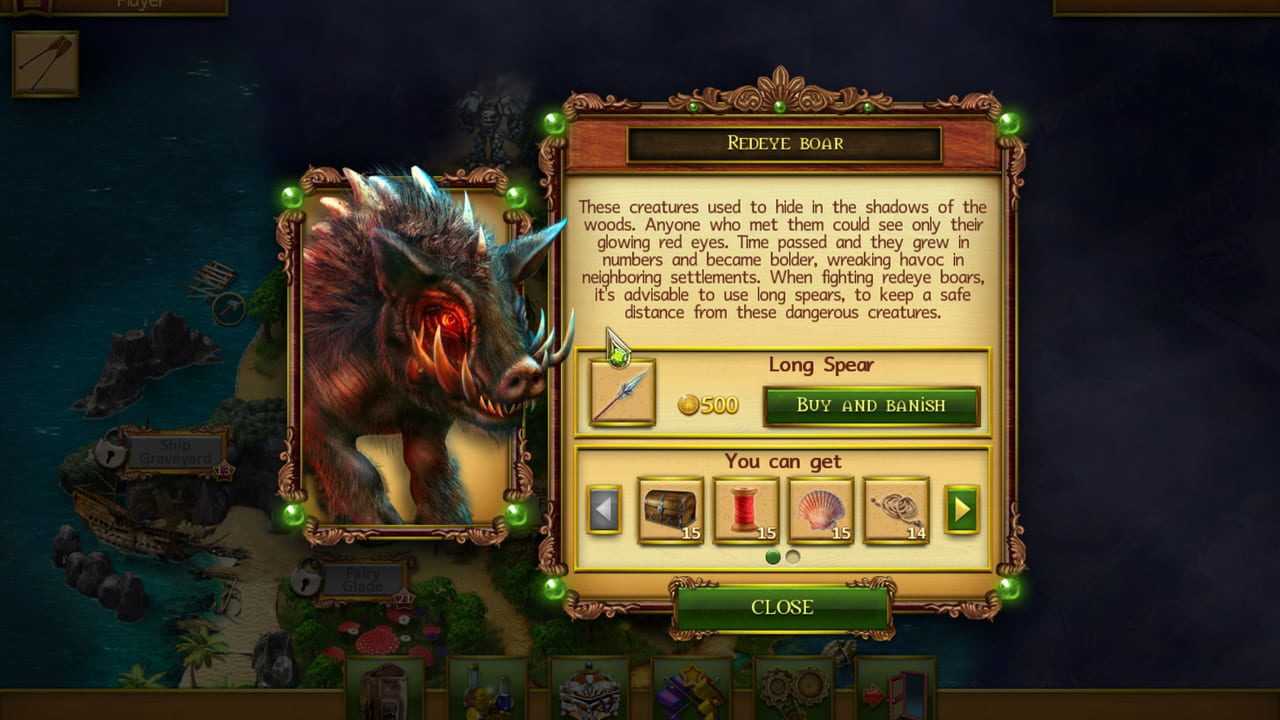Buy and banish with Long Spear

[871, 405]
